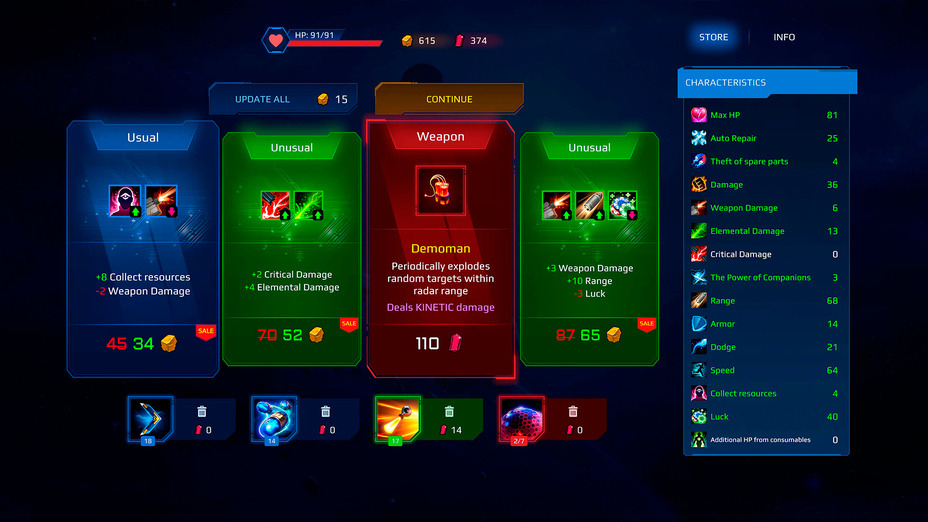928x522 pixels.
Task: Discard the red honeycomb sphere weapon
Action: (x=573, y=411)
